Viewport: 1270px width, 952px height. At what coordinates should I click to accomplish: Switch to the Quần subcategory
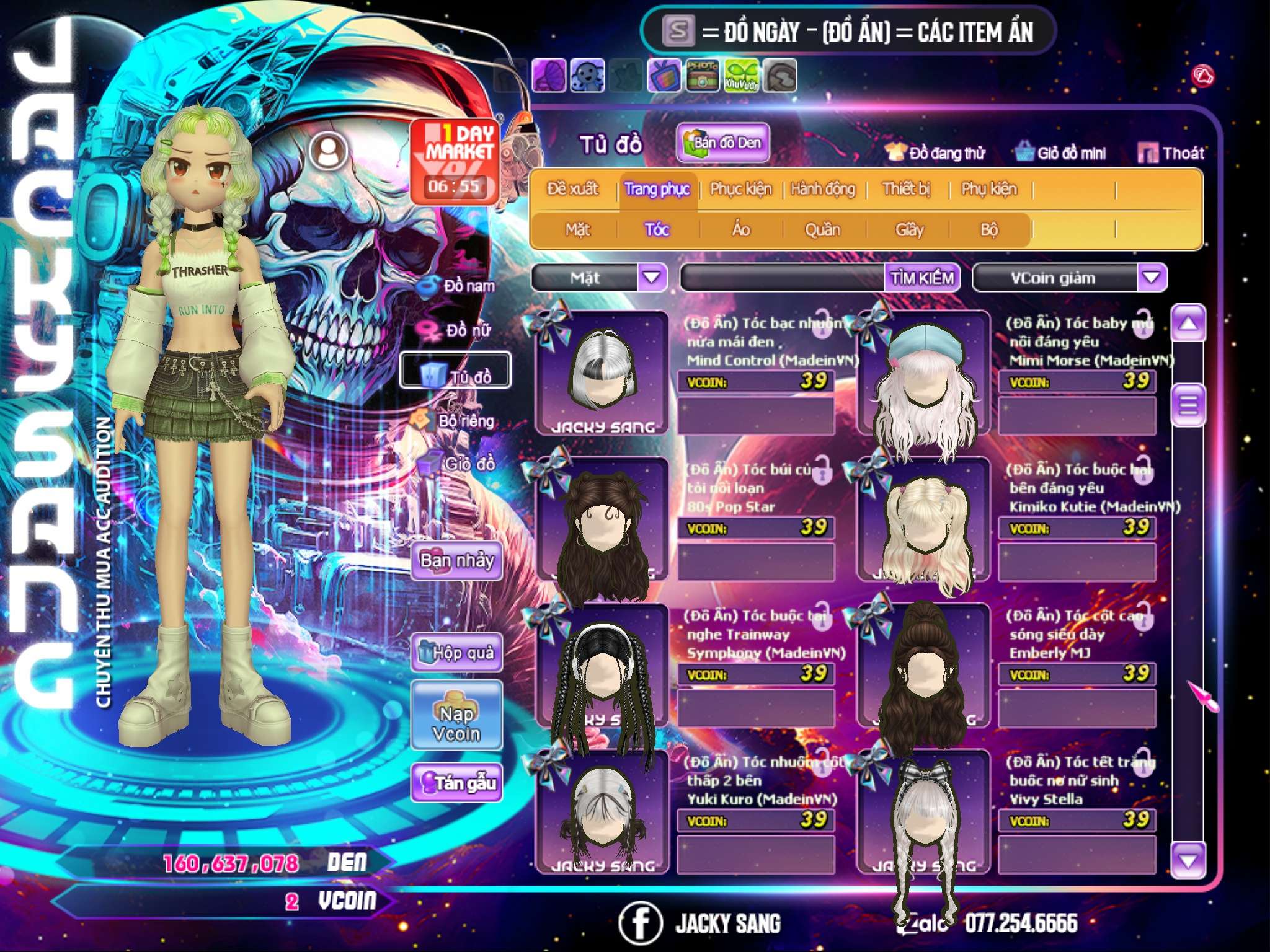click(x=822, y=230)
